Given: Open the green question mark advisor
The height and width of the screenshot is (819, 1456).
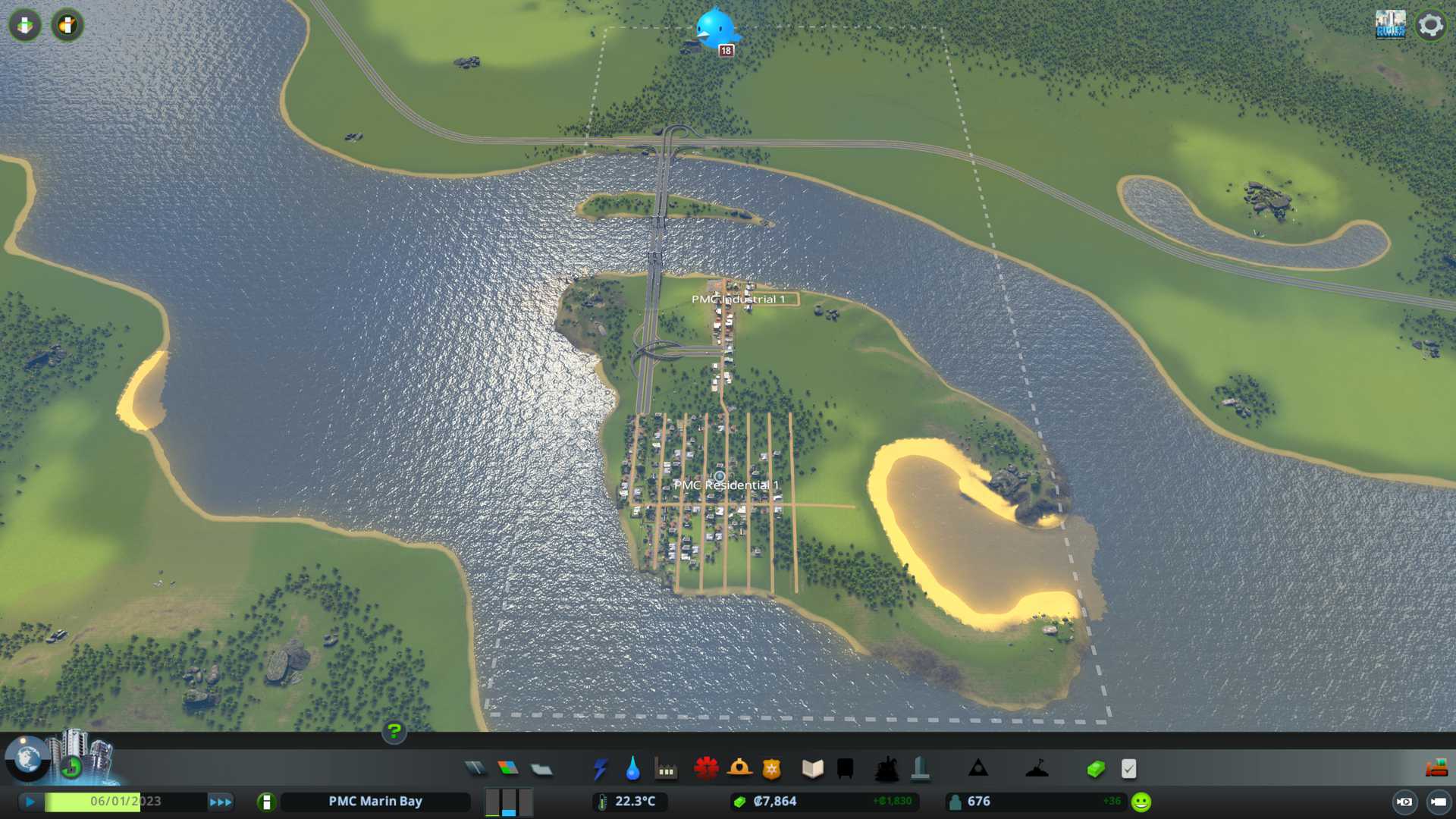Looking at the screenshot, I should [394, 732].
